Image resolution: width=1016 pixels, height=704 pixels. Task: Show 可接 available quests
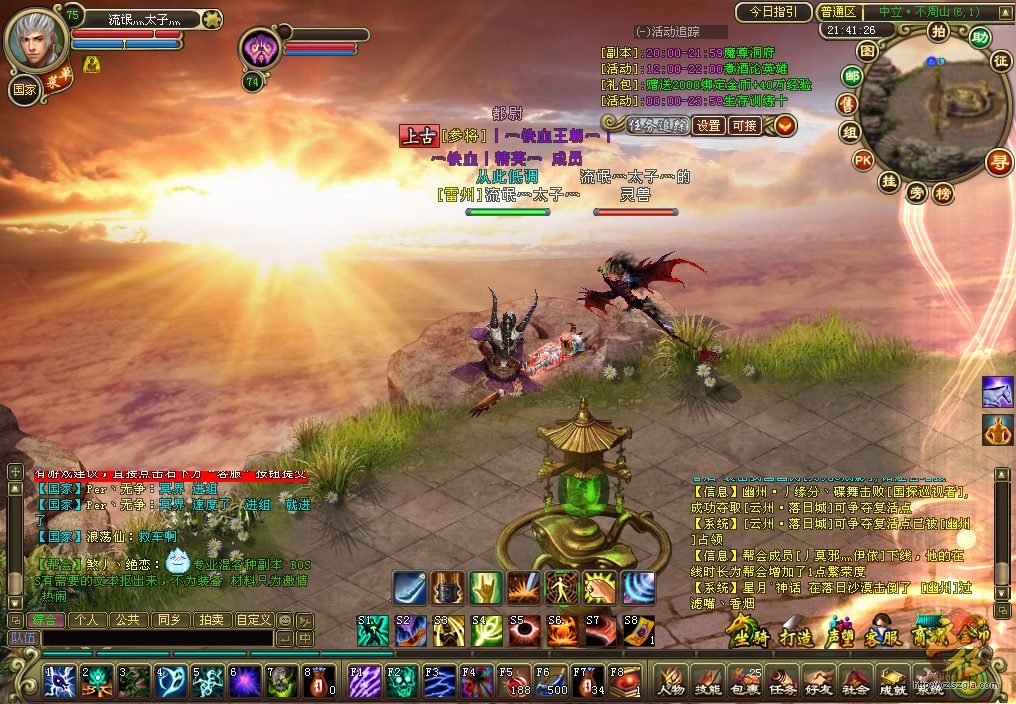(x=744, y=125)
